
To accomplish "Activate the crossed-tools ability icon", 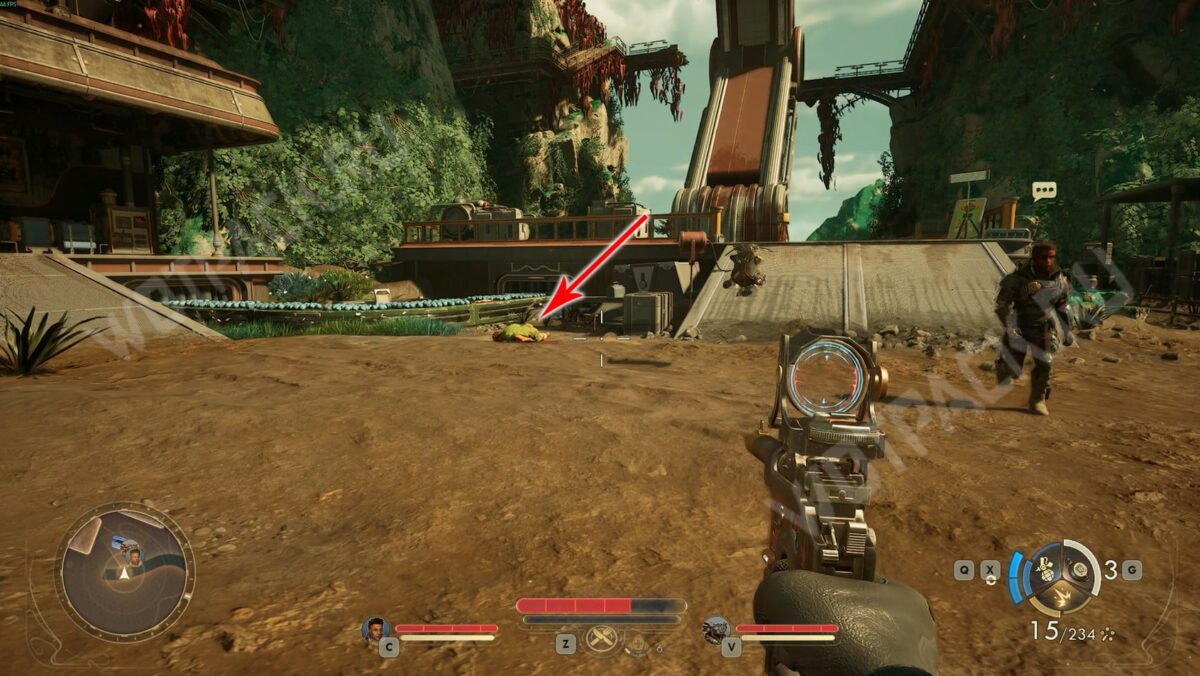I will point(601,638).
